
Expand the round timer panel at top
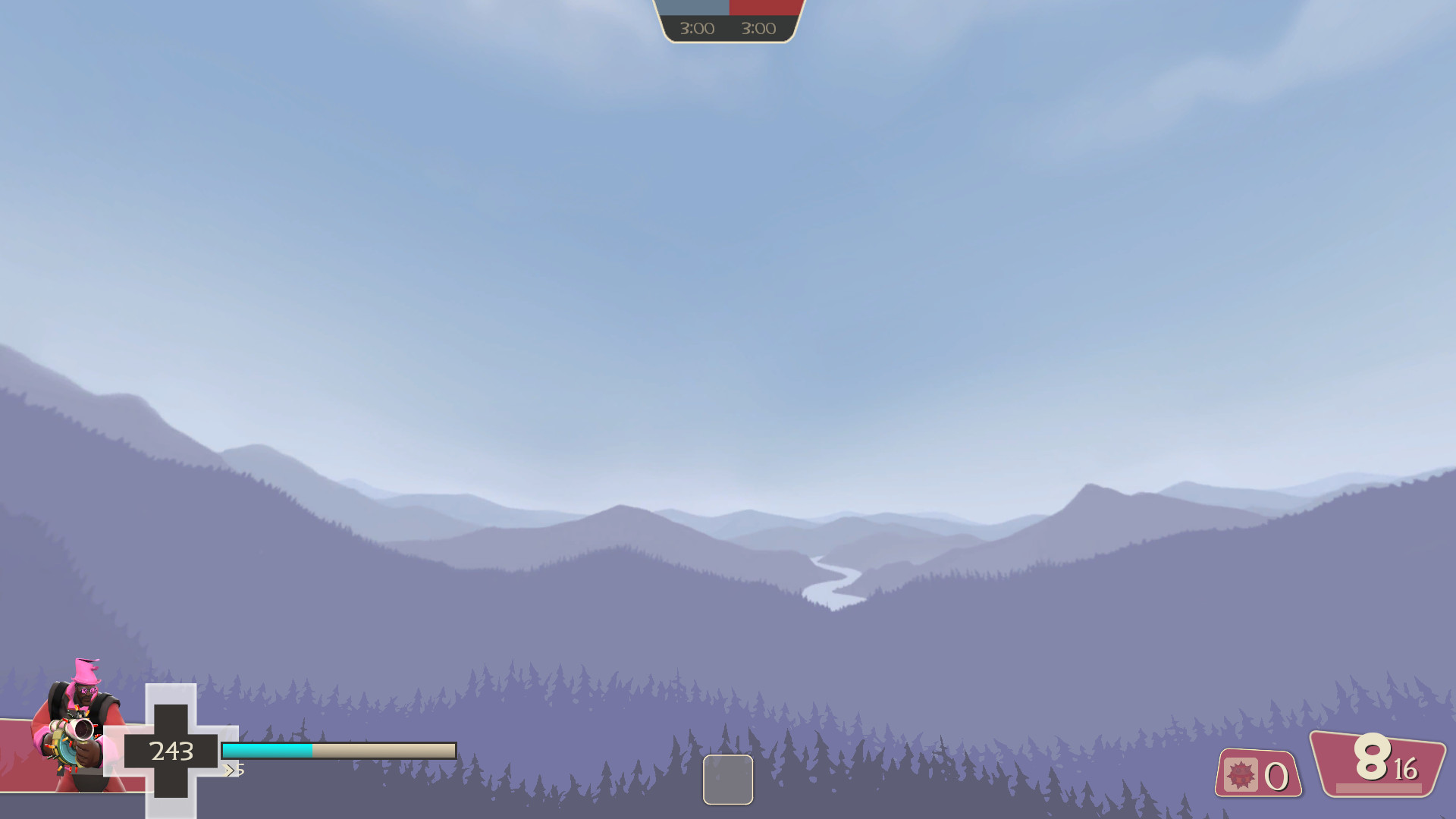tap(728, 21)
